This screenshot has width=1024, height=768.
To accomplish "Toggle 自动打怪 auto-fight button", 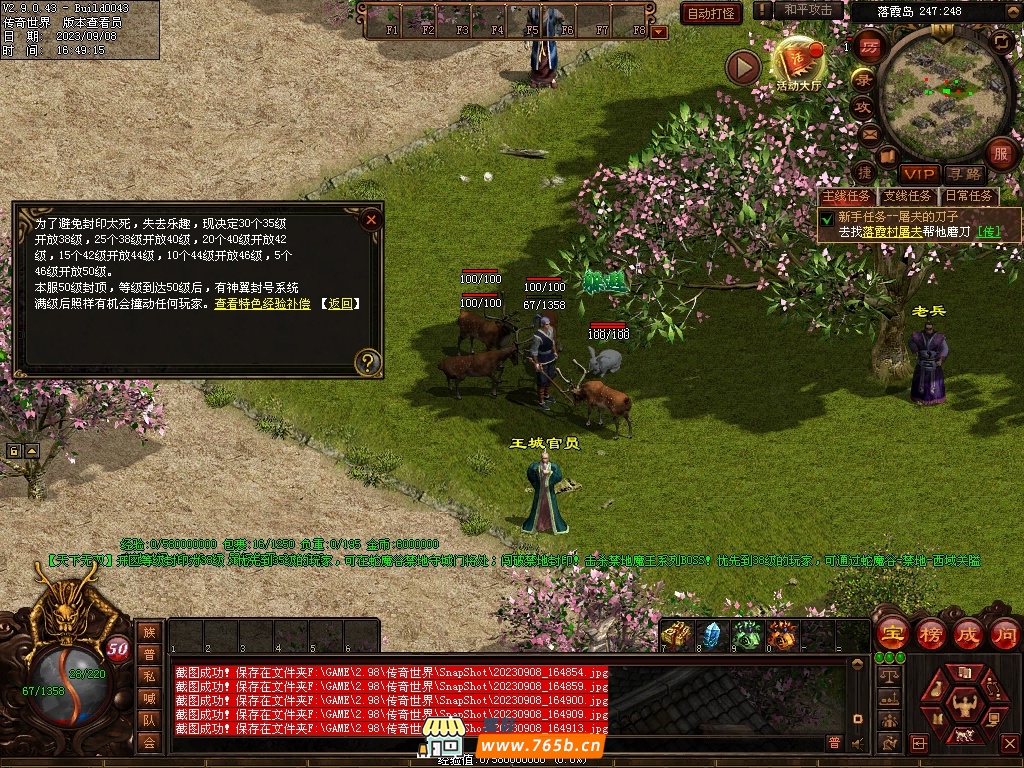I will 712,13.
